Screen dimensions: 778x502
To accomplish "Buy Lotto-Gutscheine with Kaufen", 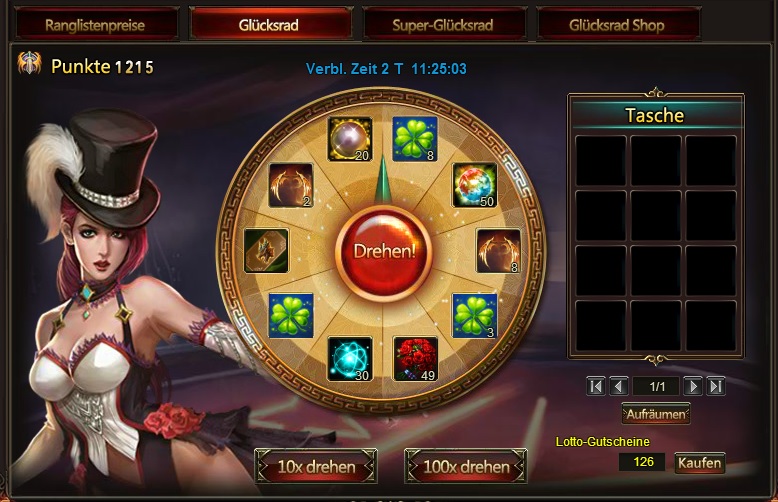I will 699,463.
